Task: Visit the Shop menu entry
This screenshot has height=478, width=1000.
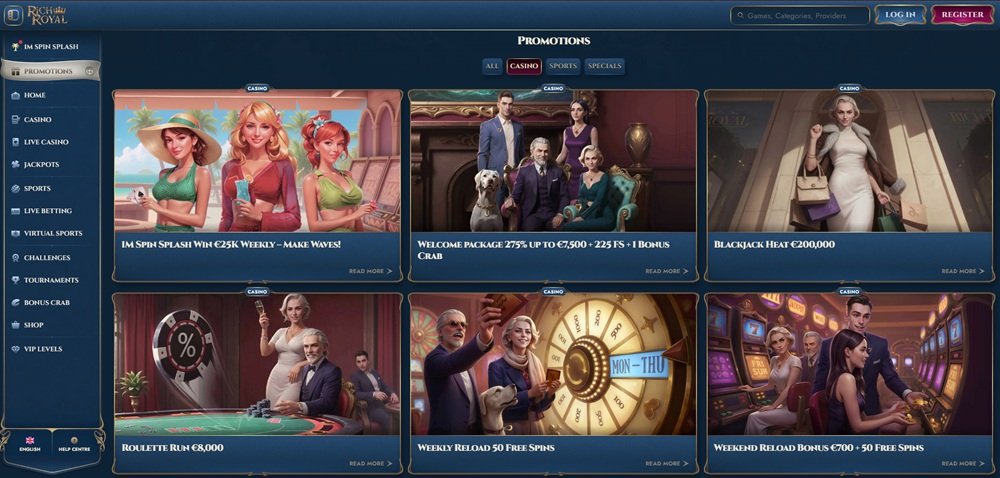Action: pyautogui.click(x=33, y=325)
